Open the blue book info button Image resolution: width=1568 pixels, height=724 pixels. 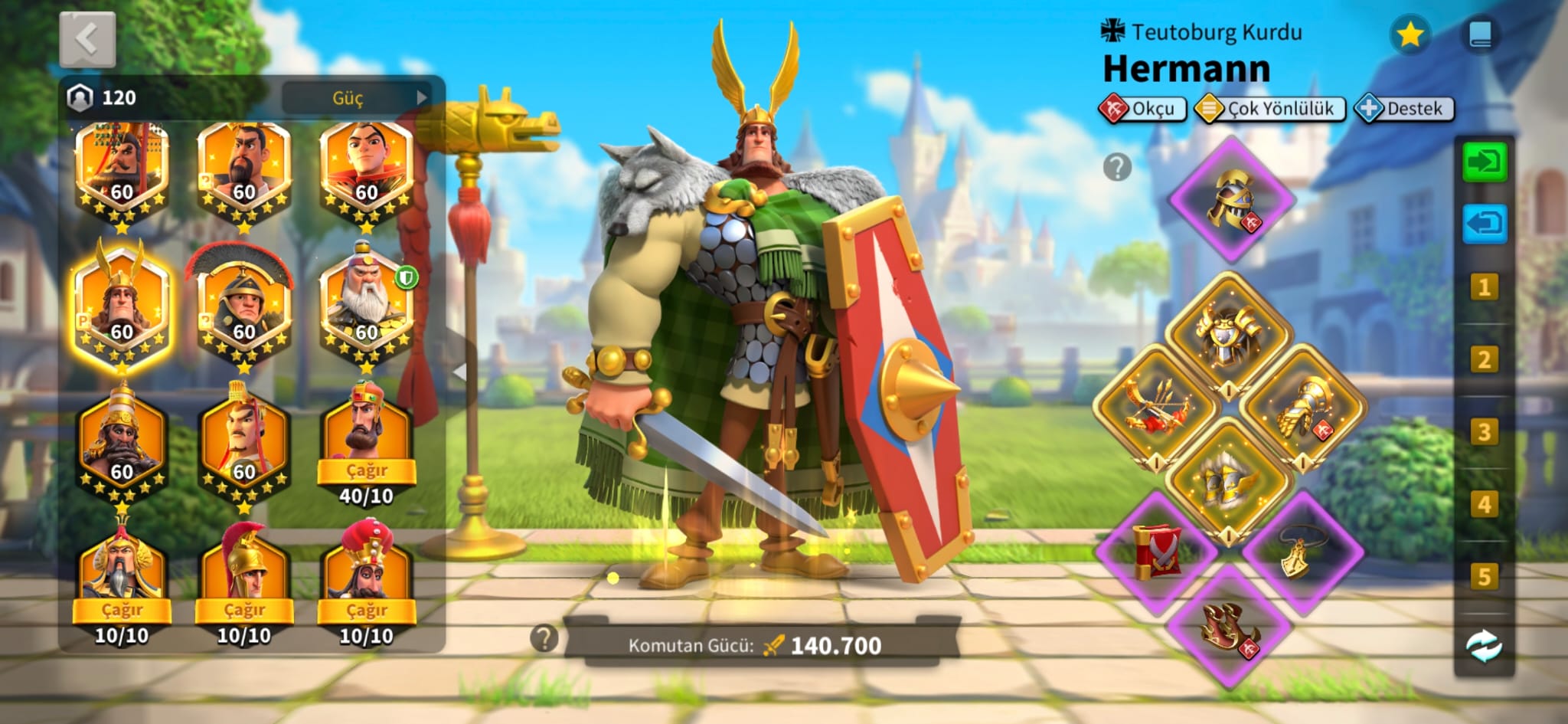click(1480, 35)
